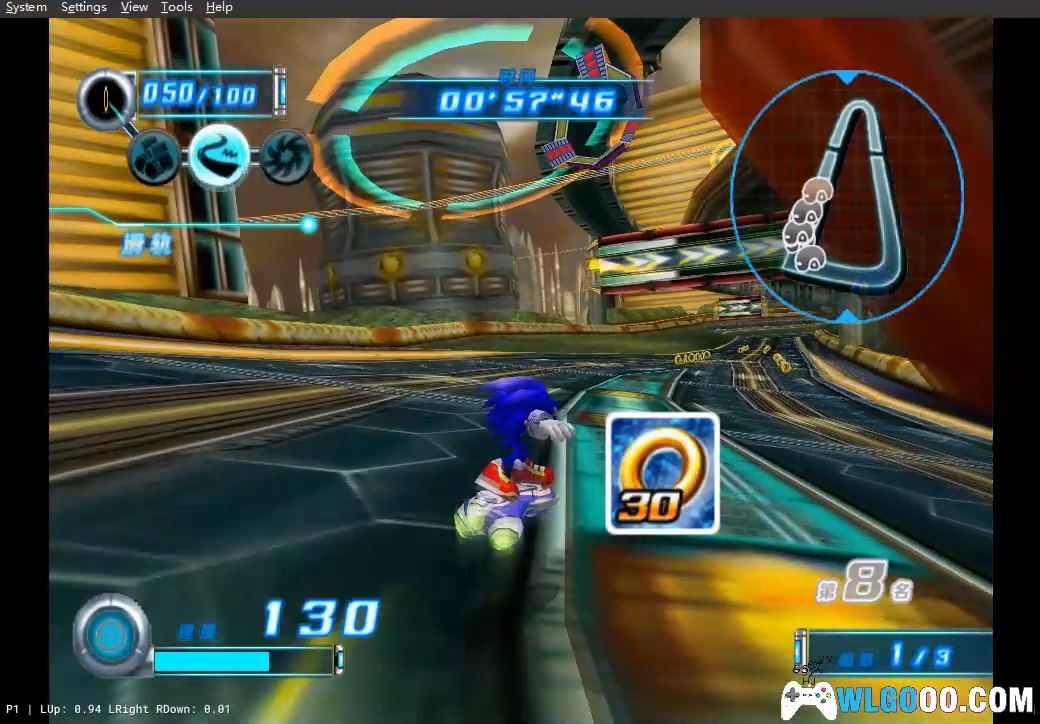This screenshot has height=724, width=1040.
Task: Open the System menu
Action: (26, 7)
